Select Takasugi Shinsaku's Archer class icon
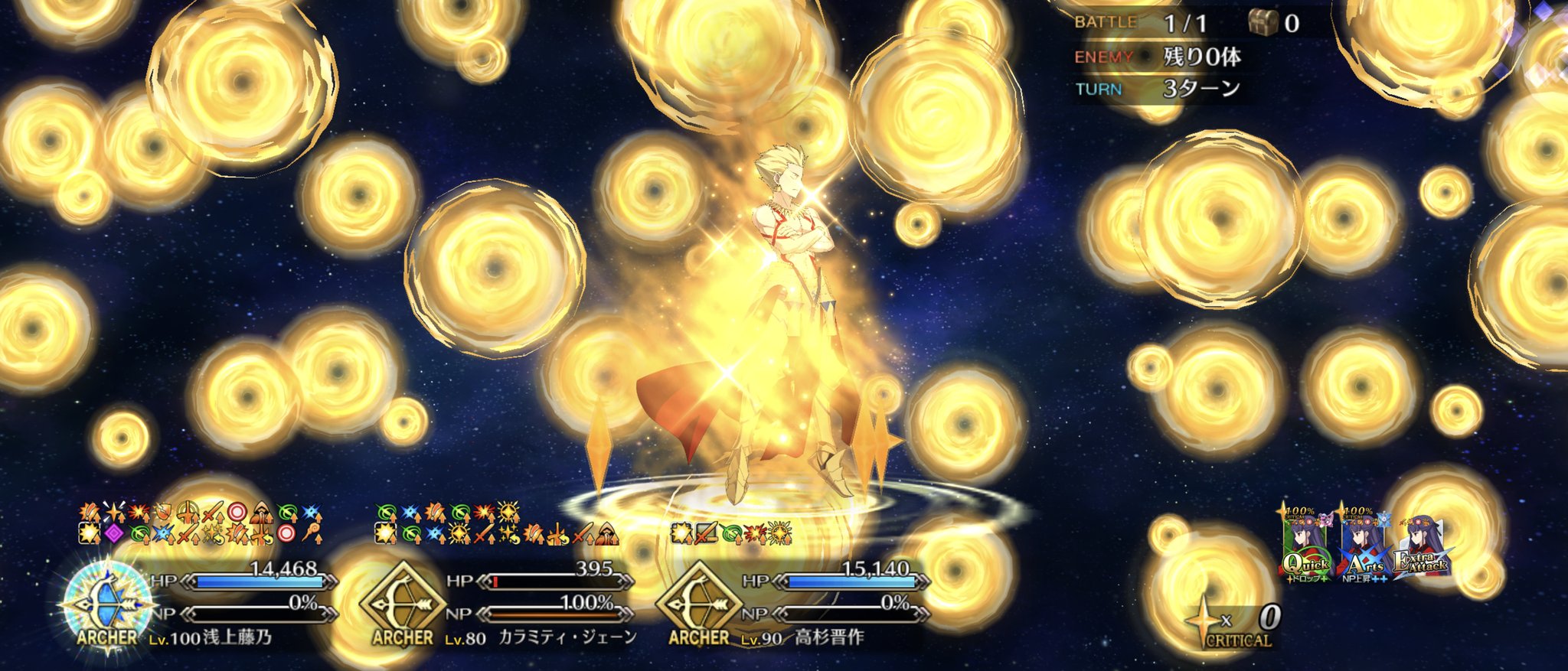The width and height of the screenshot is (1568, 671). click(698, 604)
